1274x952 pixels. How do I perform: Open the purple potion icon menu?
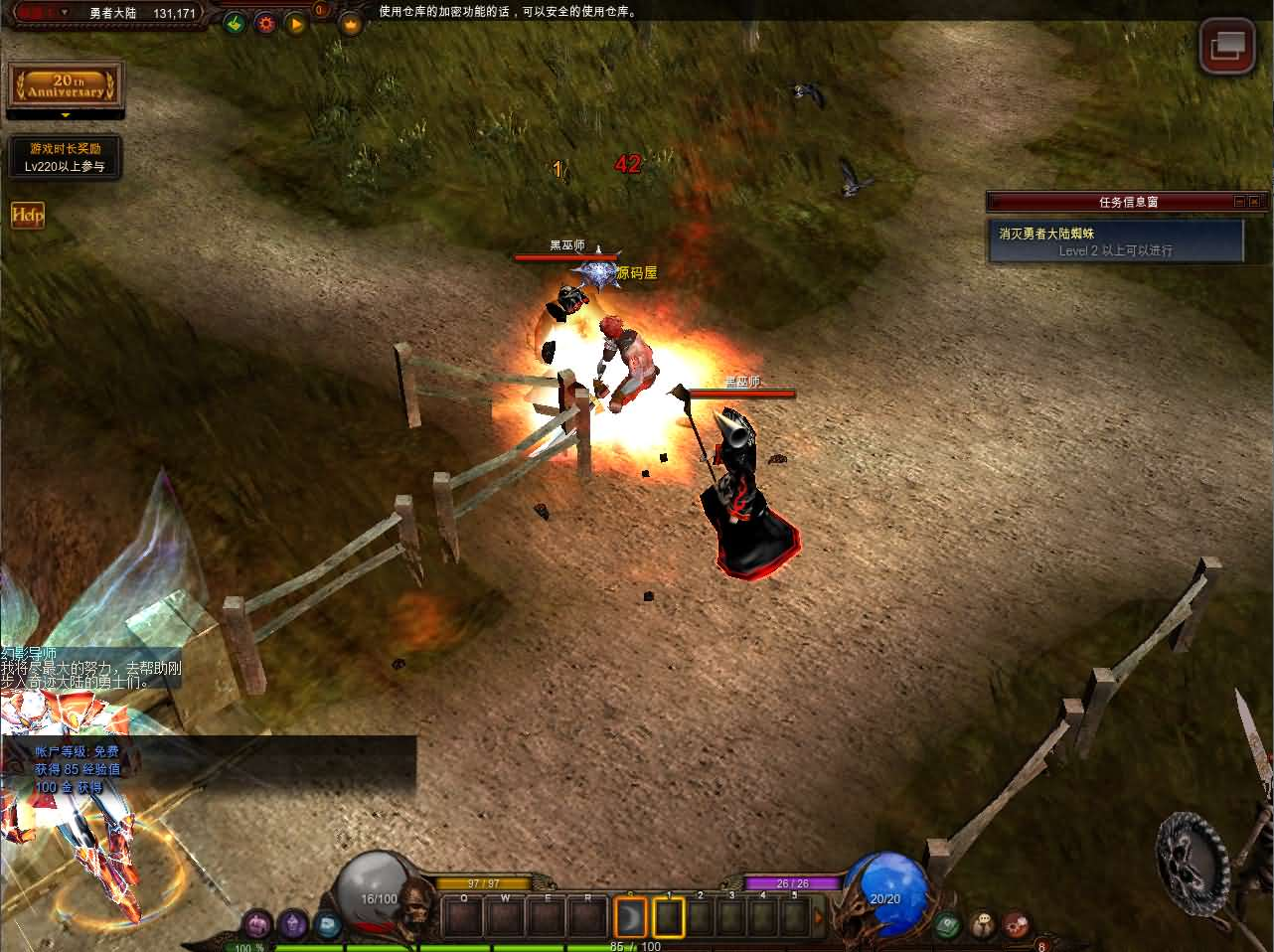292,924
